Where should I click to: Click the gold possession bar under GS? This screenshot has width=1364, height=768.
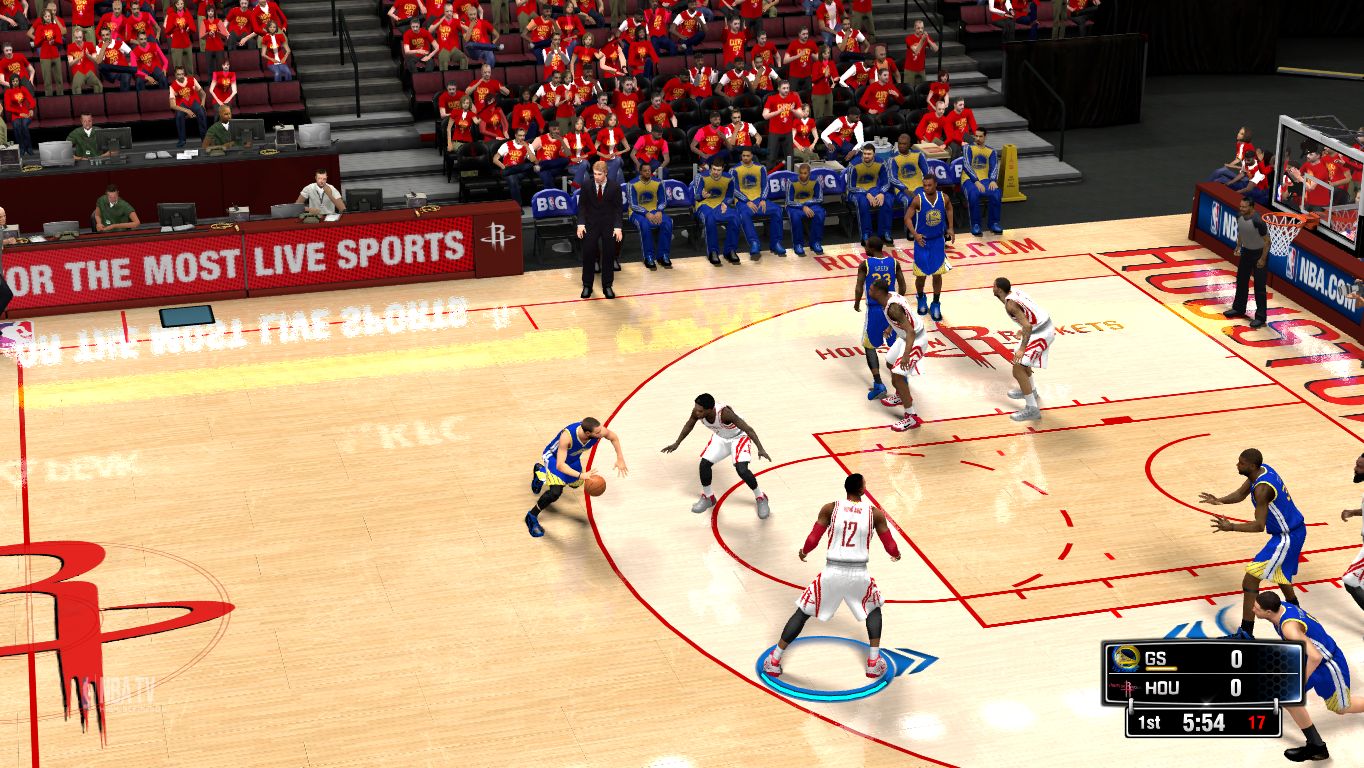1161,668
